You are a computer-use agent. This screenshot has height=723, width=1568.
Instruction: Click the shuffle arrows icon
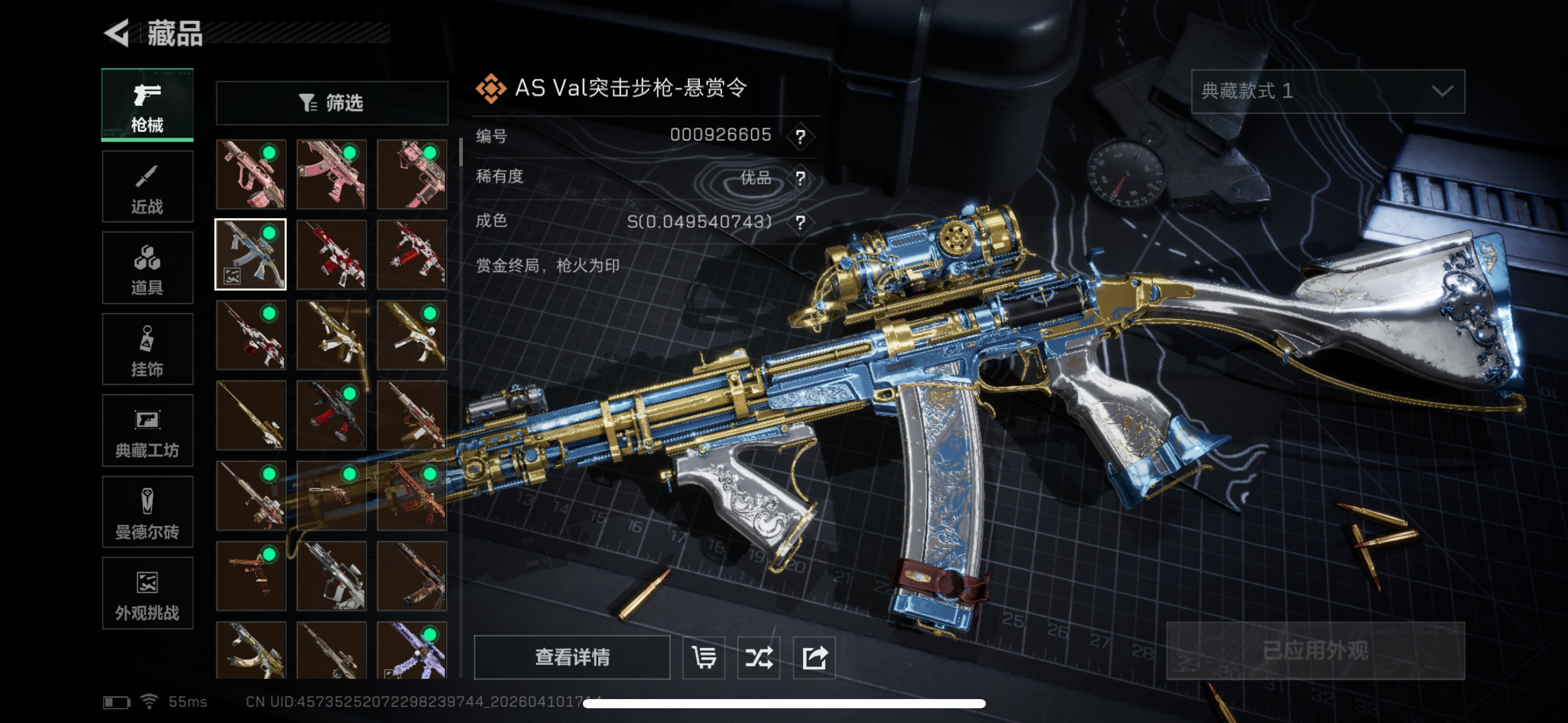tap(759, 657)
